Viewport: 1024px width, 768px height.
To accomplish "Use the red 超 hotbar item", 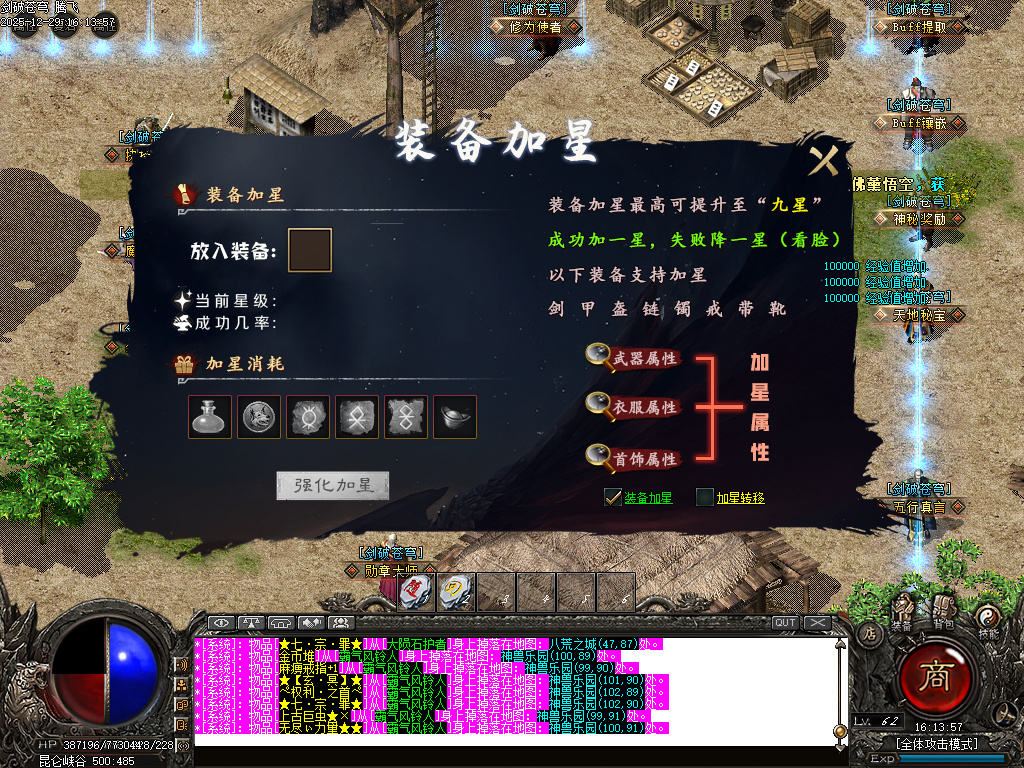I will pyautogui.click(x=413, y=592).
